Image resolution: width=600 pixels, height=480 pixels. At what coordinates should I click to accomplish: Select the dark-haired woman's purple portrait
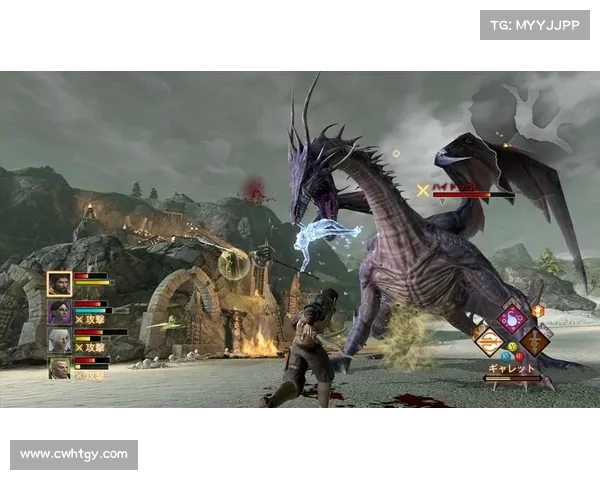click(x=59, y=312)
